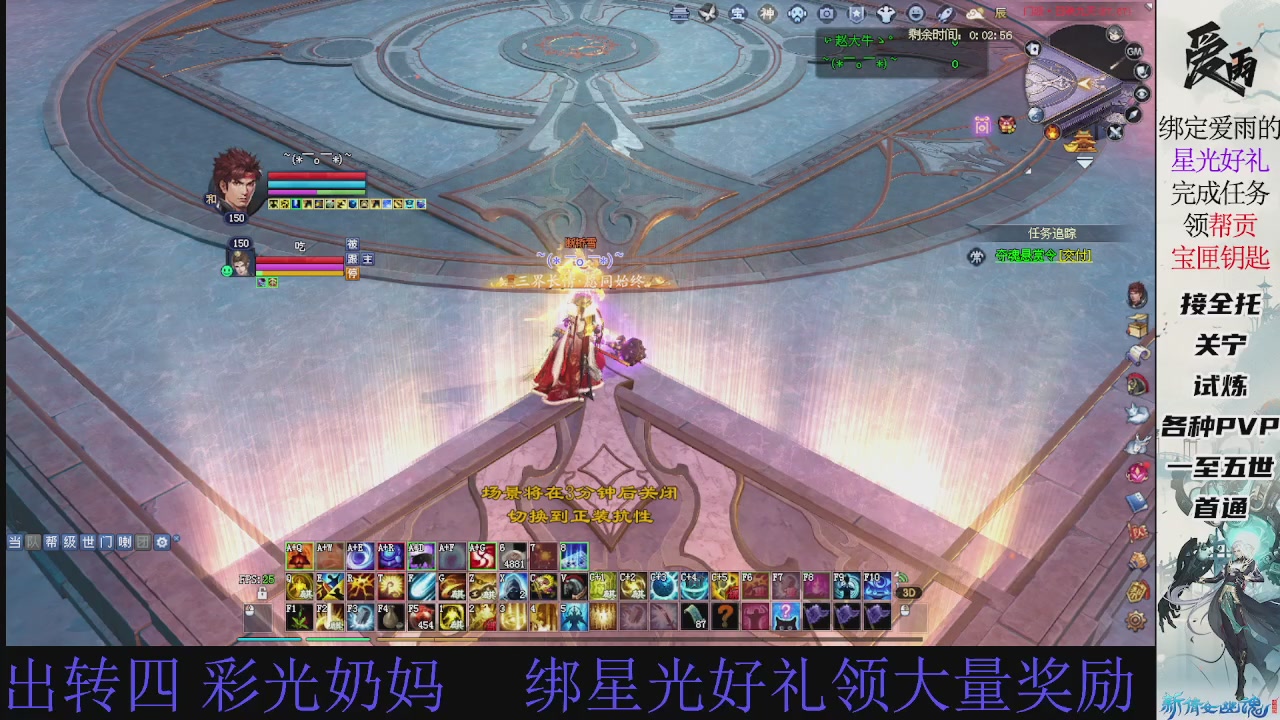Viewport: 1280px width, 720px height.
Task: Click the GM icon beside the minimap
Action: click(x=1134, y=51)
